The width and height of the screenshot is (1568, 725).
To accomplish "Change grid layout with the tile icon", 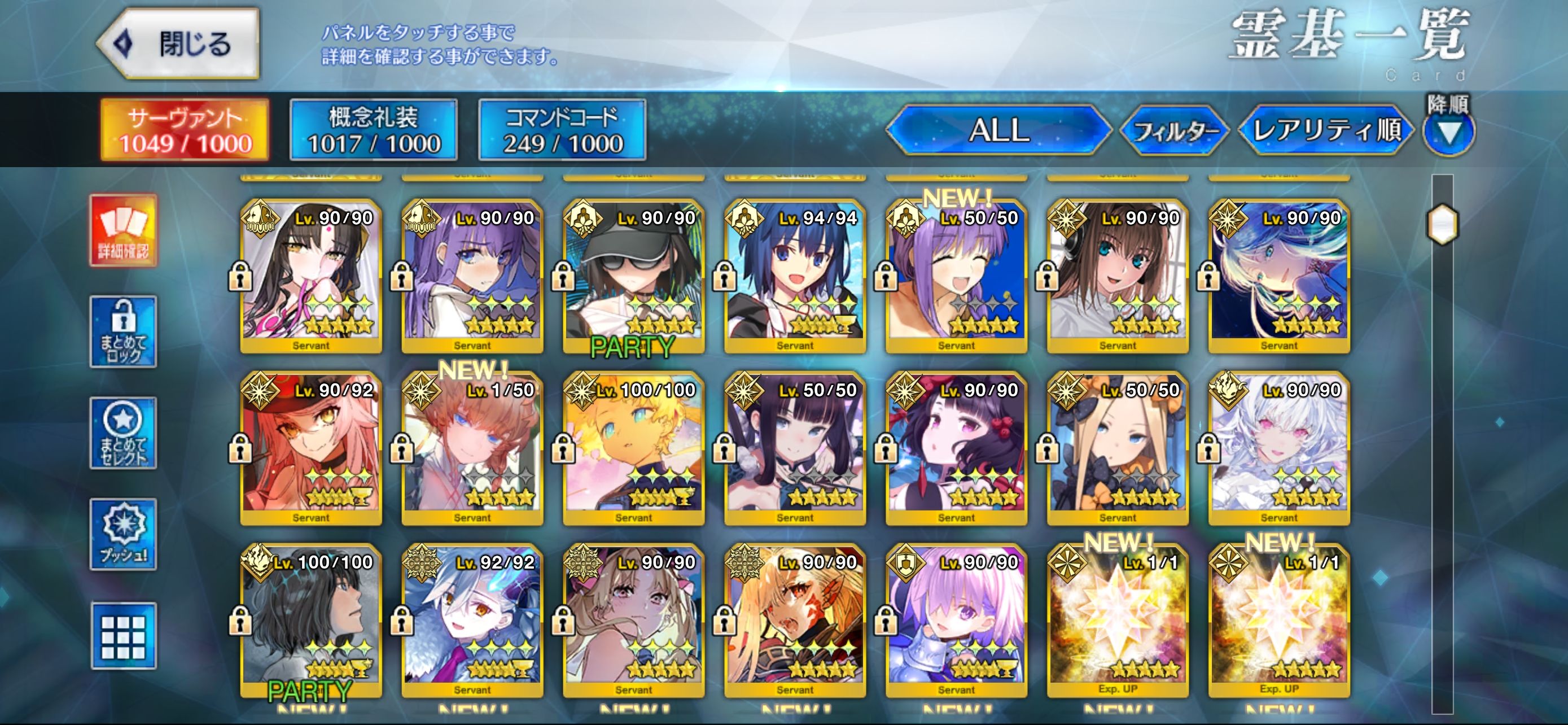I will pos(124,636).
